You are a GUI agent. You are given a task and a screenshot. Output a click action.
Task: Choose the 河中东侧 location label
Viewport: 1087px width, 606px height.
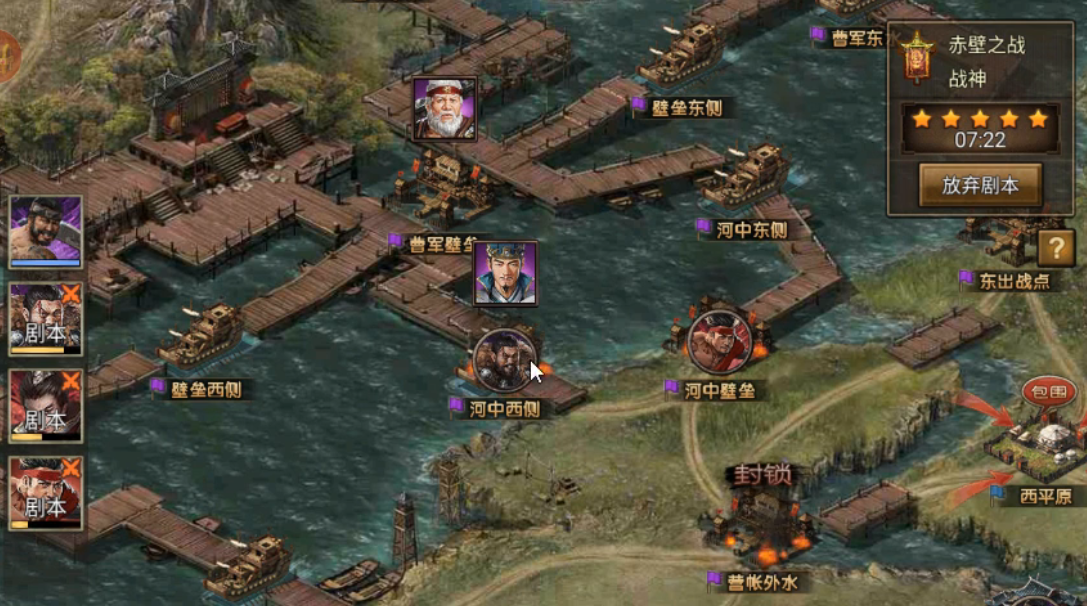click(x=751, y=230)
